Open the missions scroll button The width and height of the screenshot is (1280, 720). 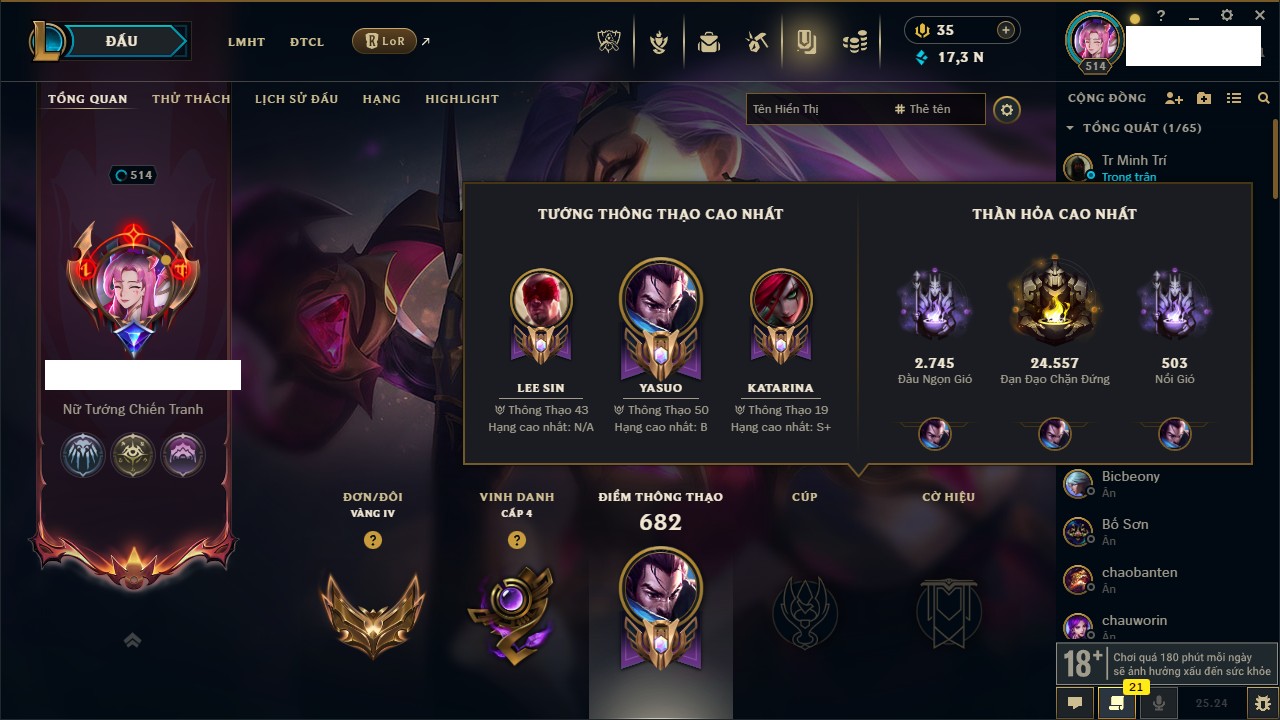[1117, 703]
